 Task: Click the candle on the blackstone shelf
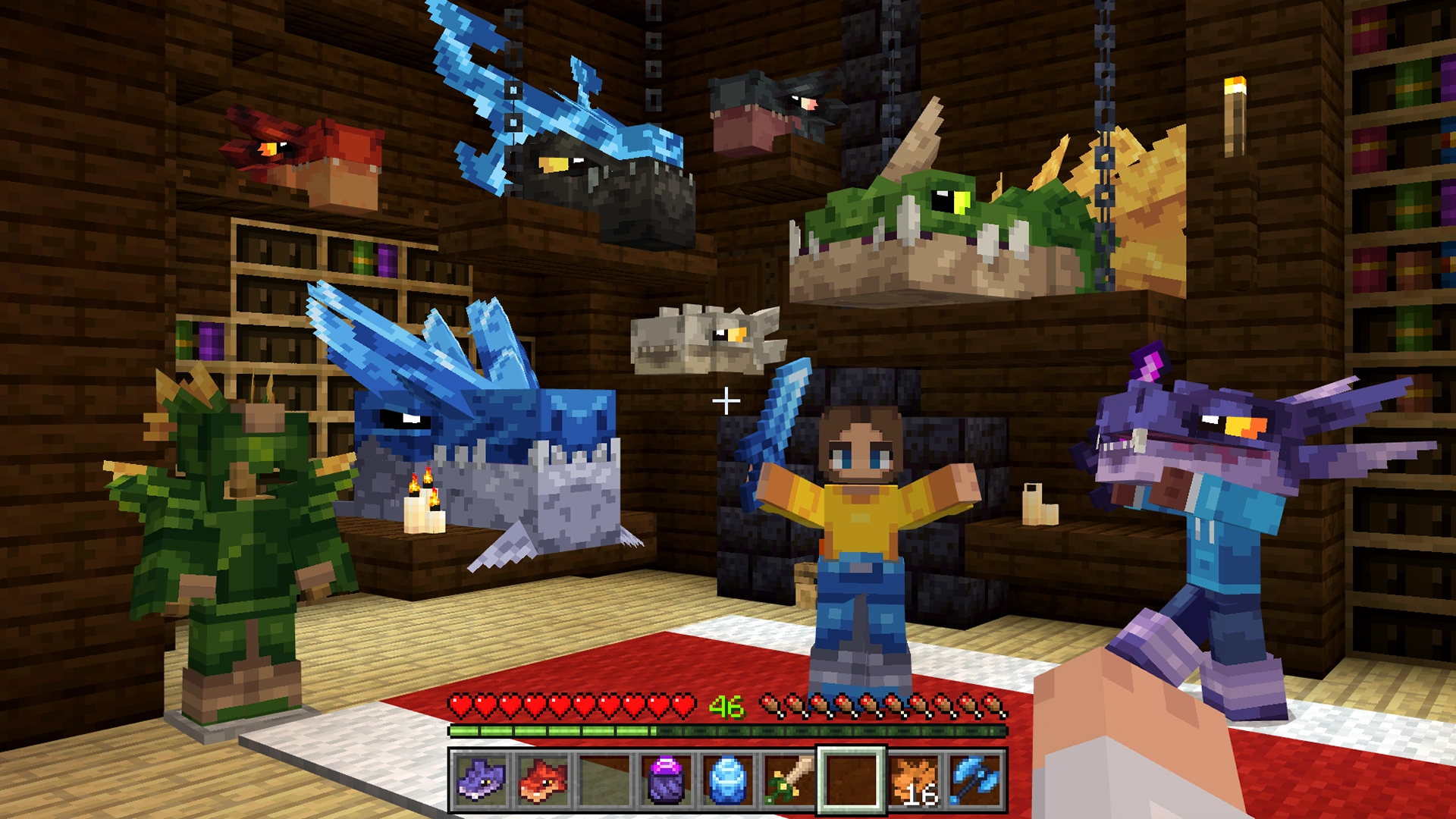click(x=1039, y=504)
